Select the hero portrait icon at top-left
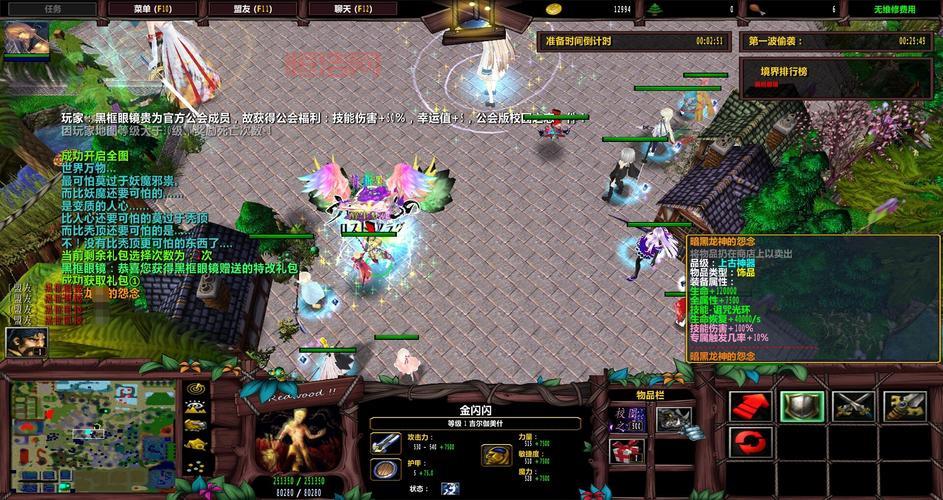Image resolution: width=943 pixels, height=500 pixels. [21, 39]
